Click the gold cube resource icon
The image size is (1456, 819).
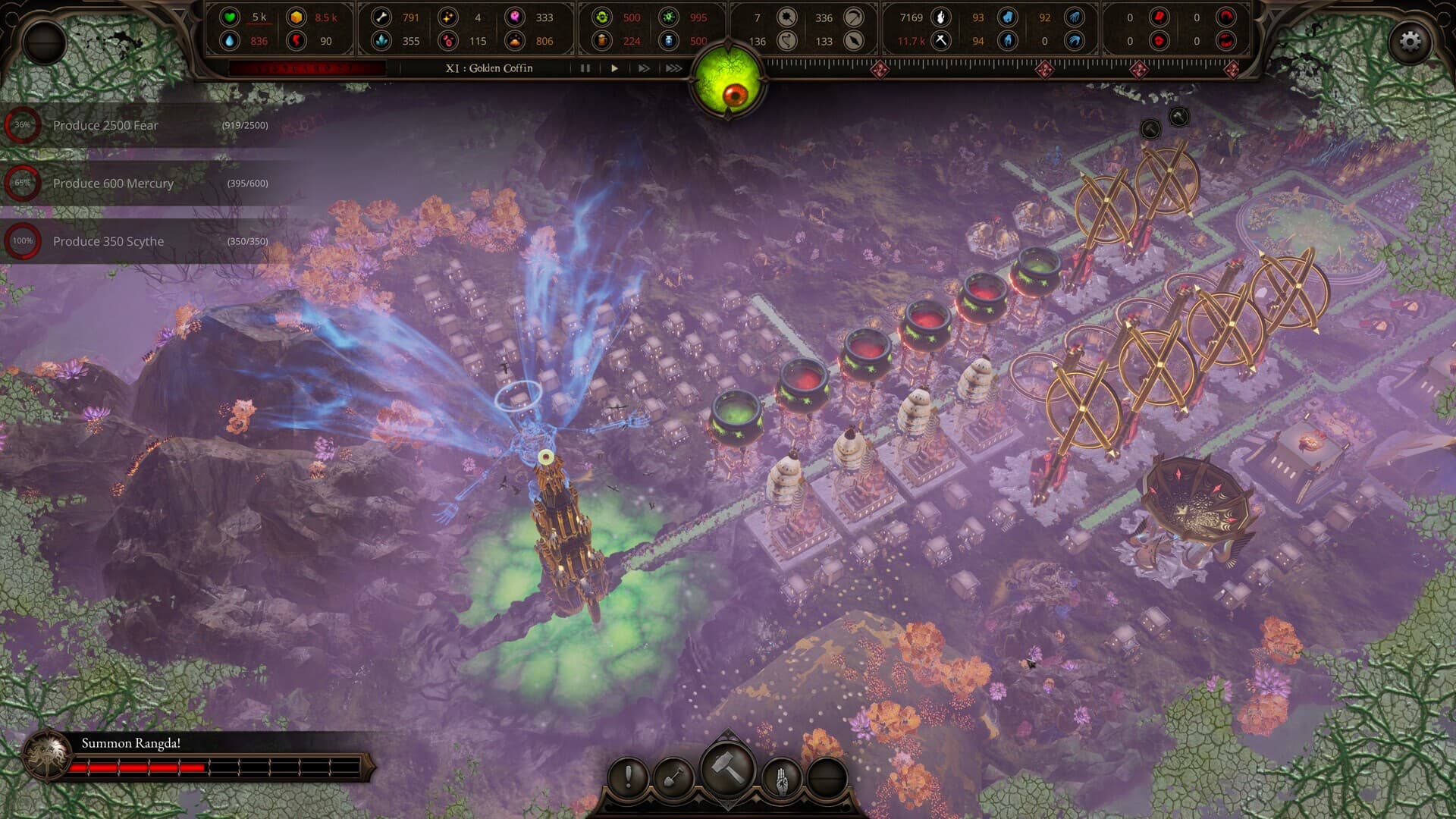tap(295, 17)
